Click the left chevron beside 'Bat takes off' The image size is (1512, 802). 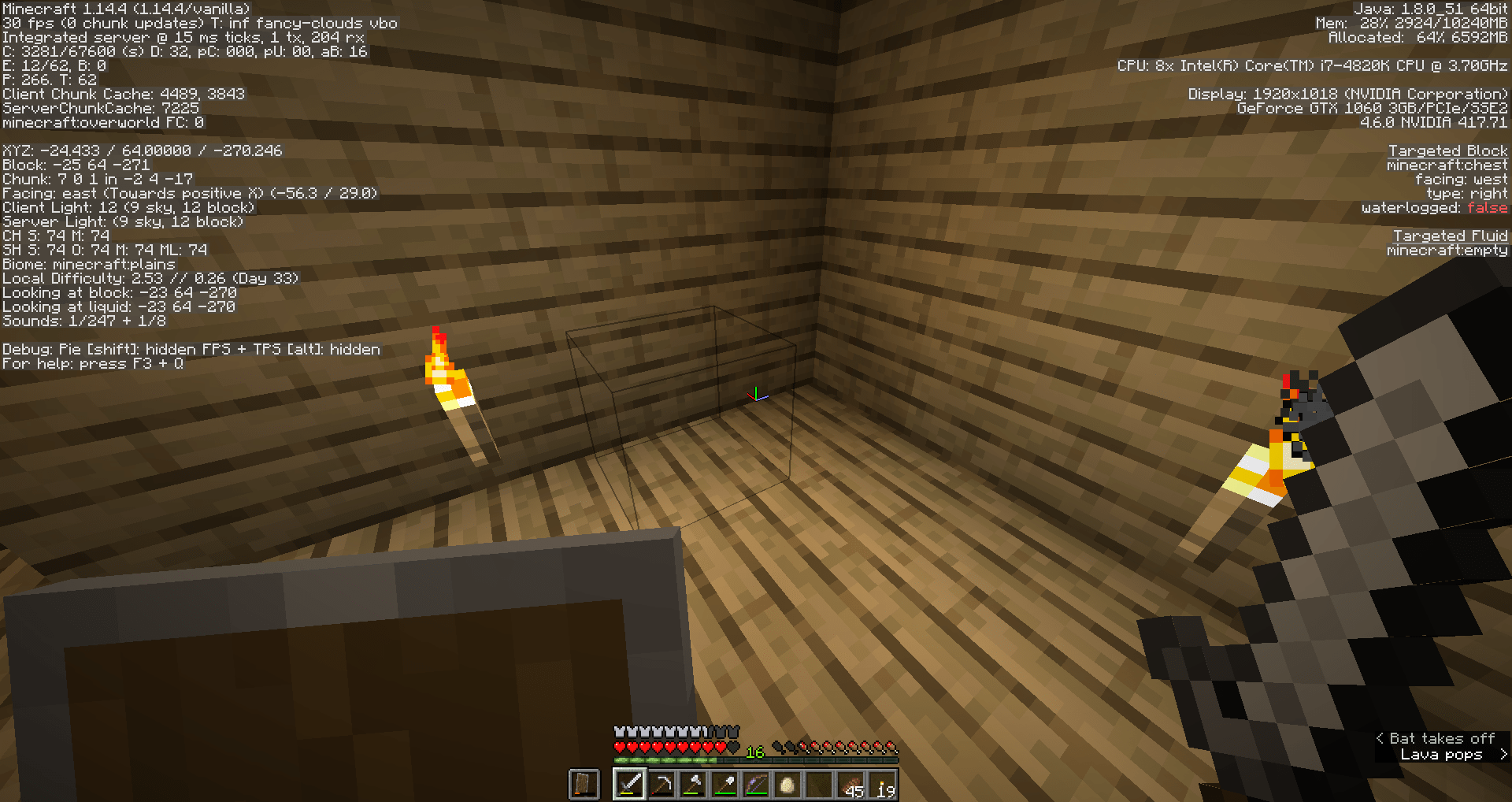point(1380,738)
